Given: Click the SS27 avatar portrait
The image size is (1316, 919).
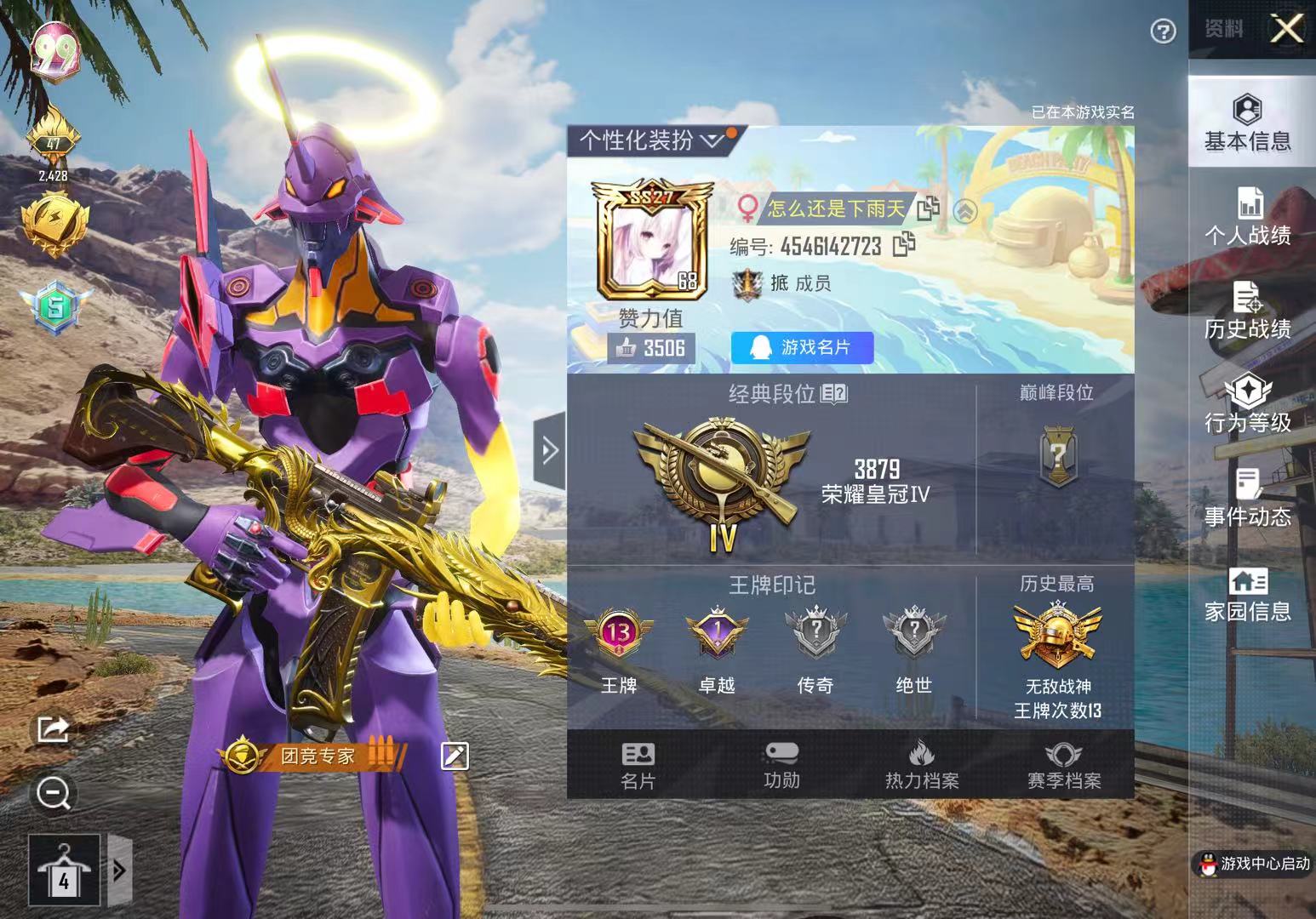Looking at the screenshot, I should [650, 241].
